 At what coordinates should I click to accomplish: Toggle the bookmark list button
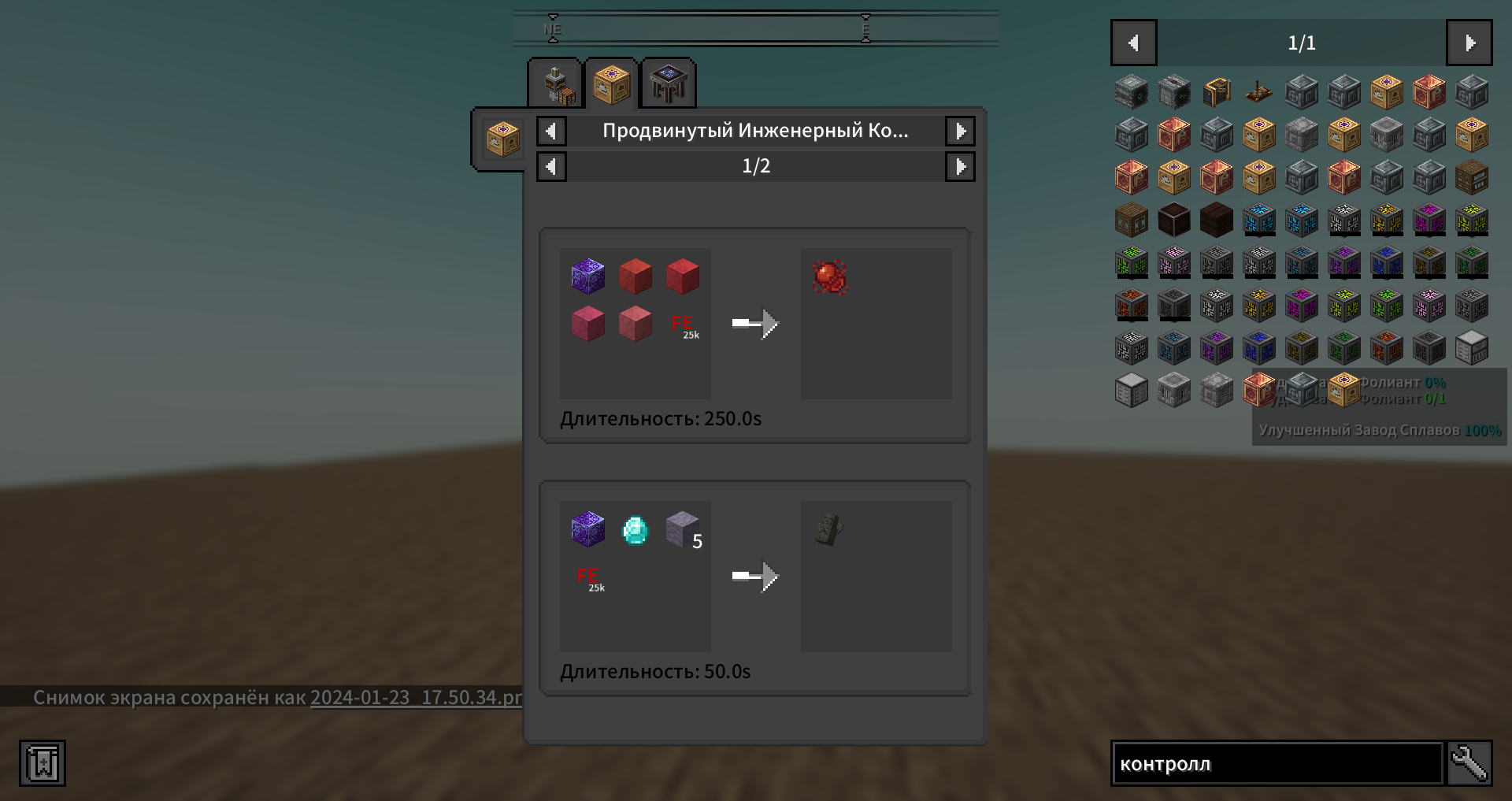tap(43, 763)
